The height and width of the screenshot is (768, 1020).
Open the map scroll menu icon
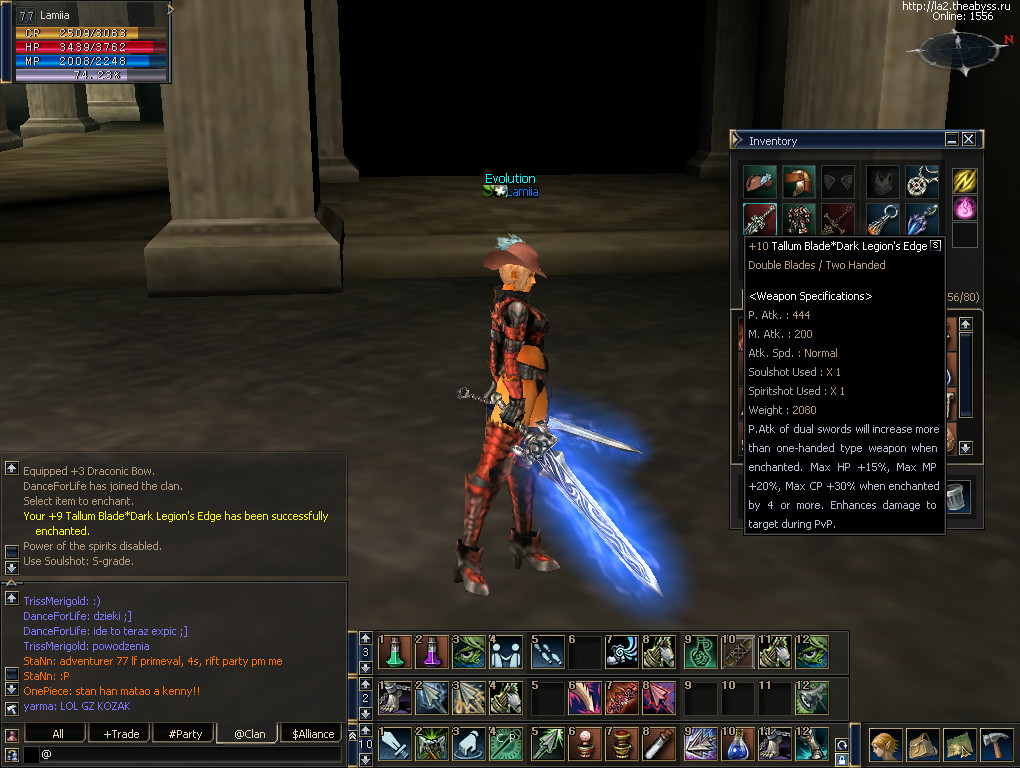click(x=961, y=746)
